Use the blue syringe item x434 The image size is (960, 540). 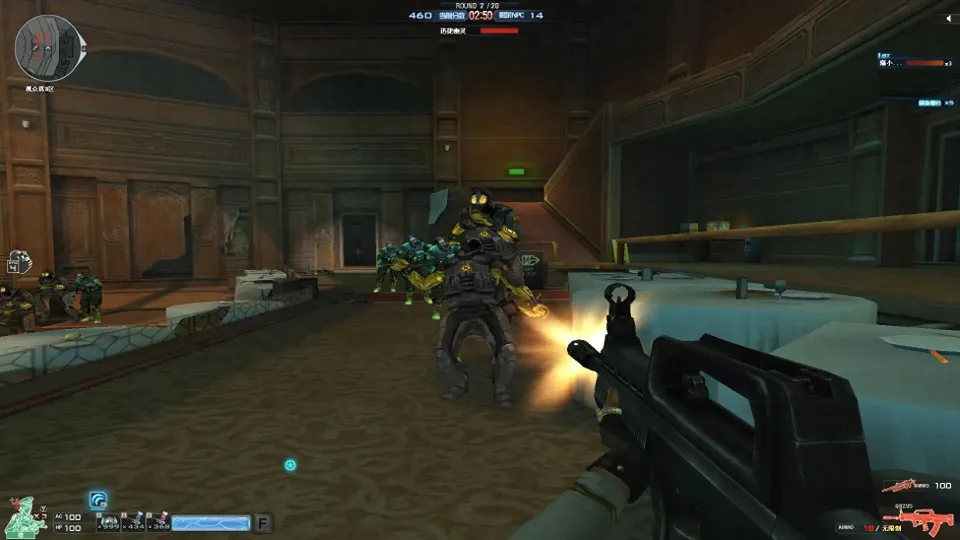(133, 522)
